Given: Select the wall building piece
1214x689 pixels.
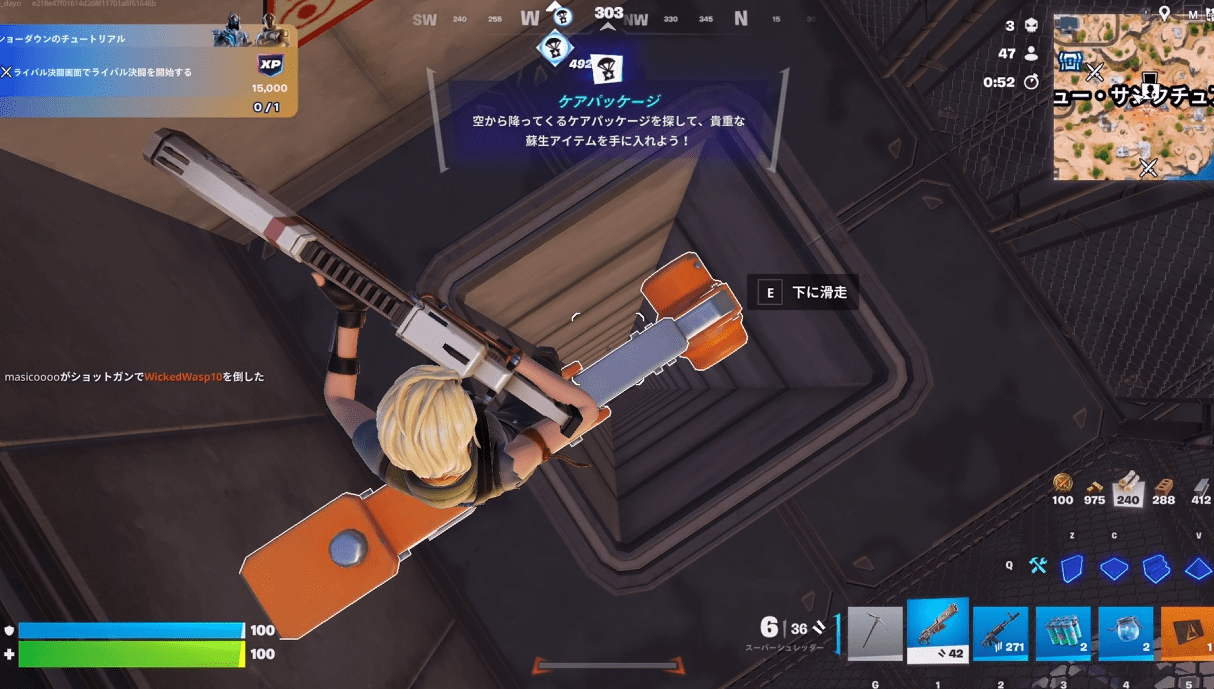Looking at the screenshot, I should 1072,568.
